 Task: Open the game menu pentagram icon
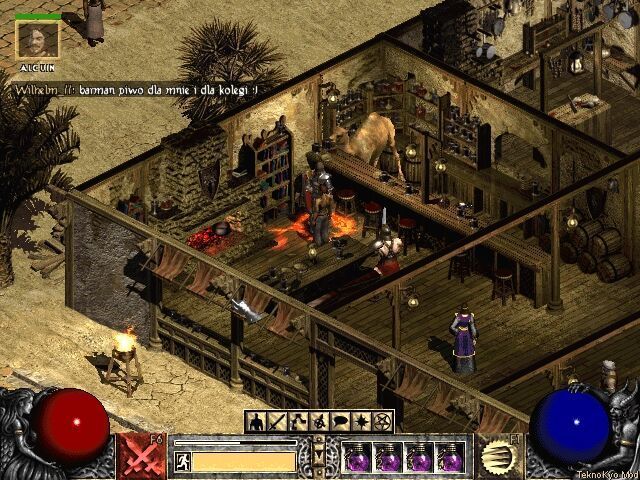(x=382, y=421)
